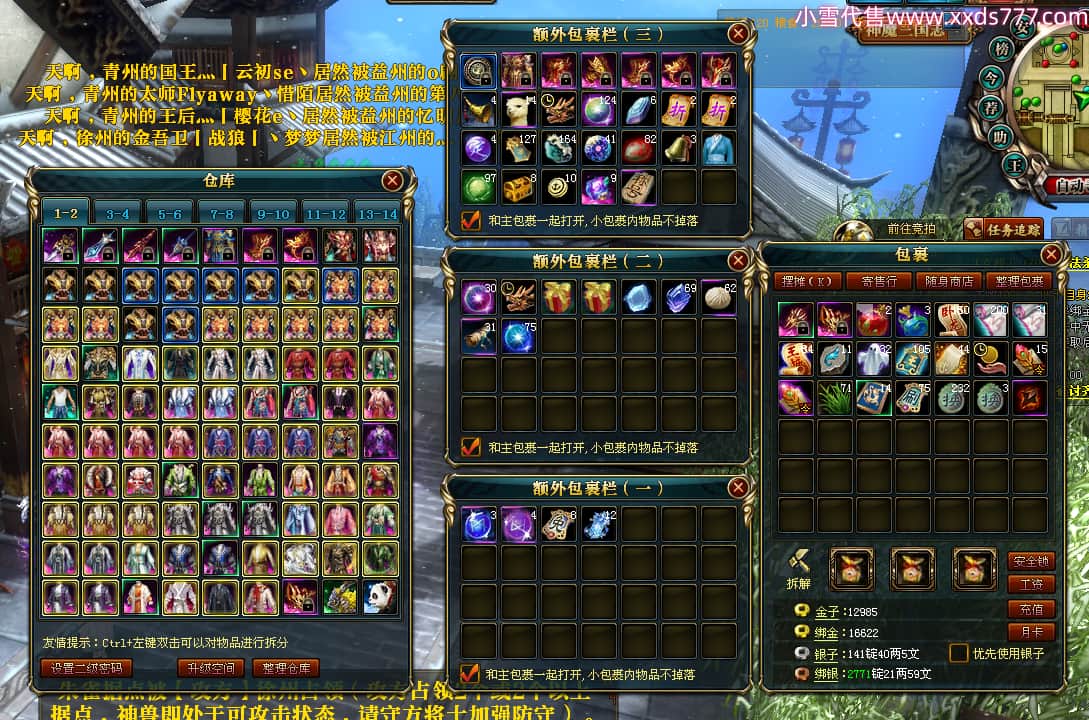
Task: Close the 额外包裹栏（一） window
Action: (x=738, y=488)
